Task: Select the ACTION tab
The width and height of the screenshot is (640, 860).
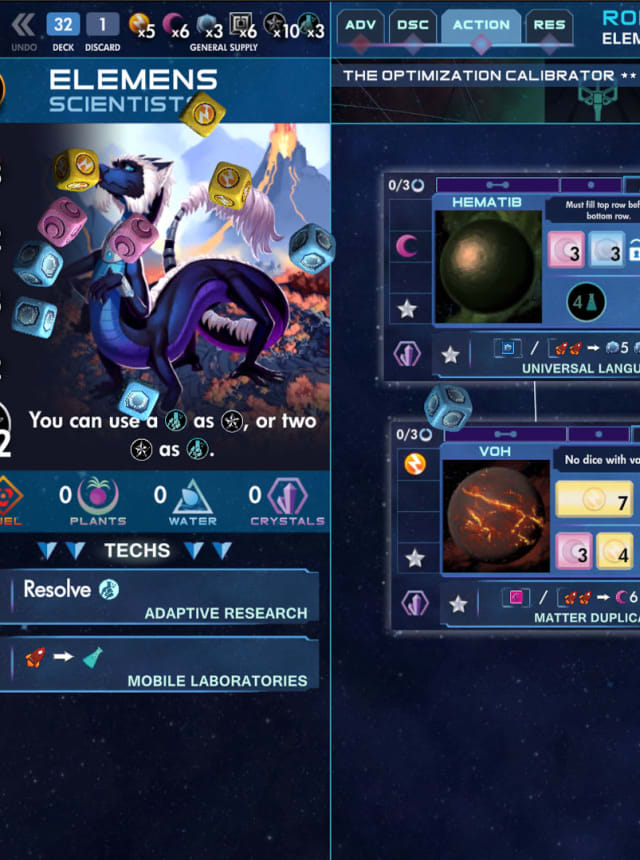Action: (481, 25)
